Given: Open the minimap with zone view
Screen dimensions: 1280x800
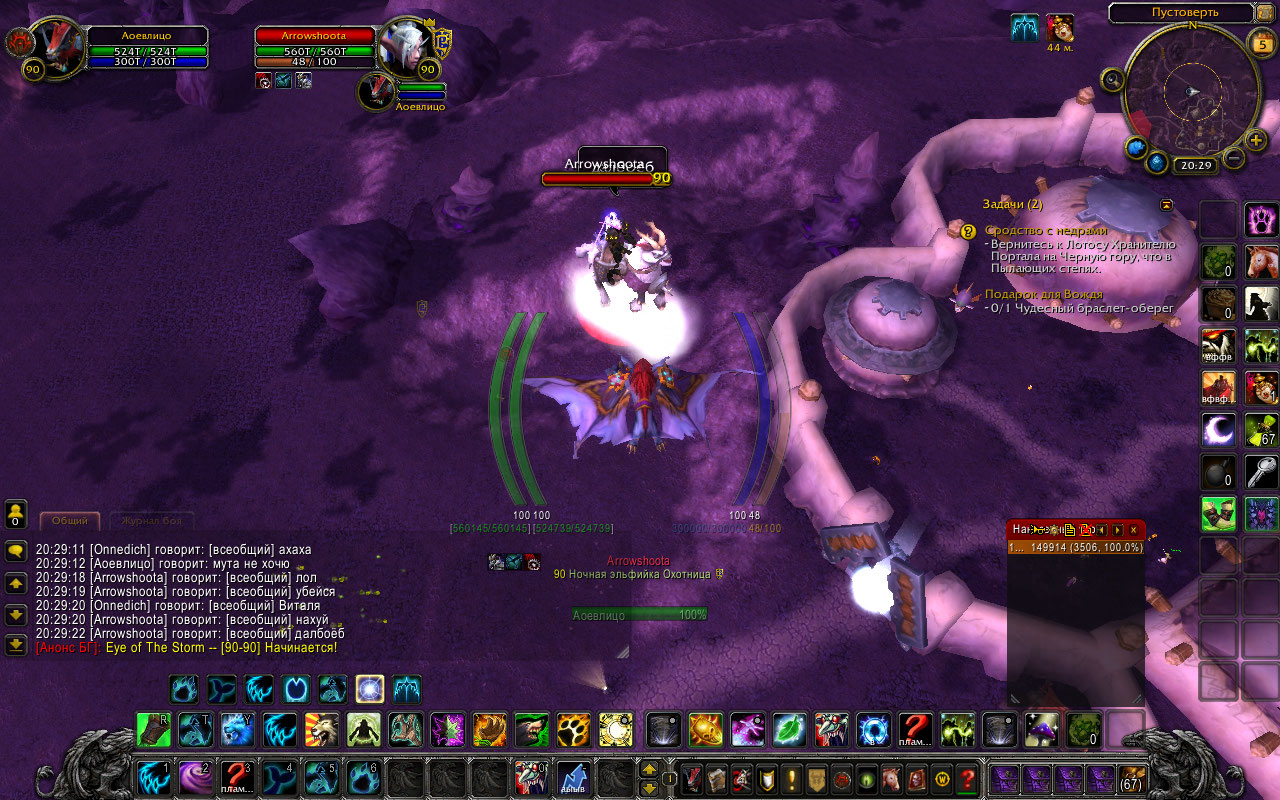Looking at the screenshot, I should (x=1180, y=14).
